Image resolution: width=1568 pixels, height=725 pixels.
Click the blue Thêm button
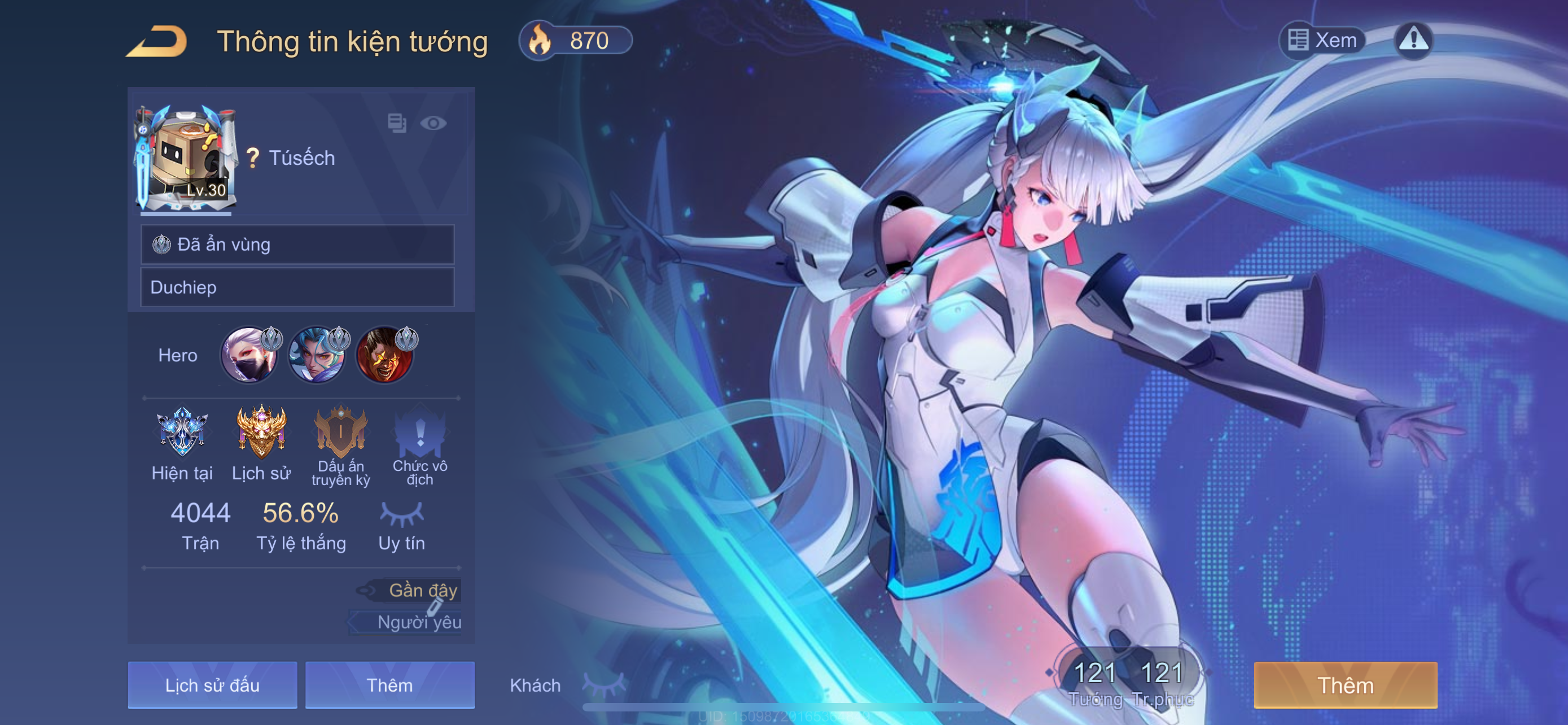(x=389, y=685)
